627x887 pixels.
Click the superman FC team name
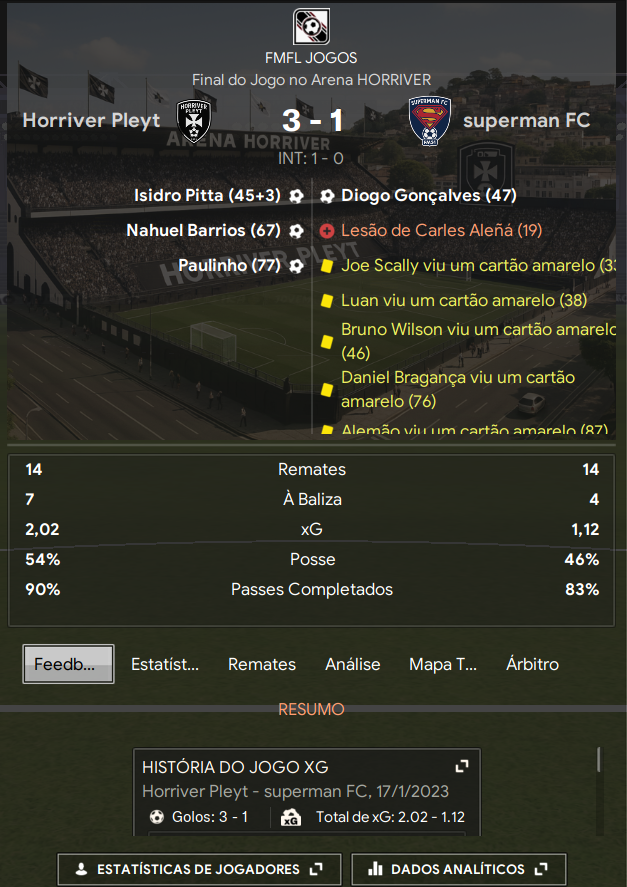point(526,121)
